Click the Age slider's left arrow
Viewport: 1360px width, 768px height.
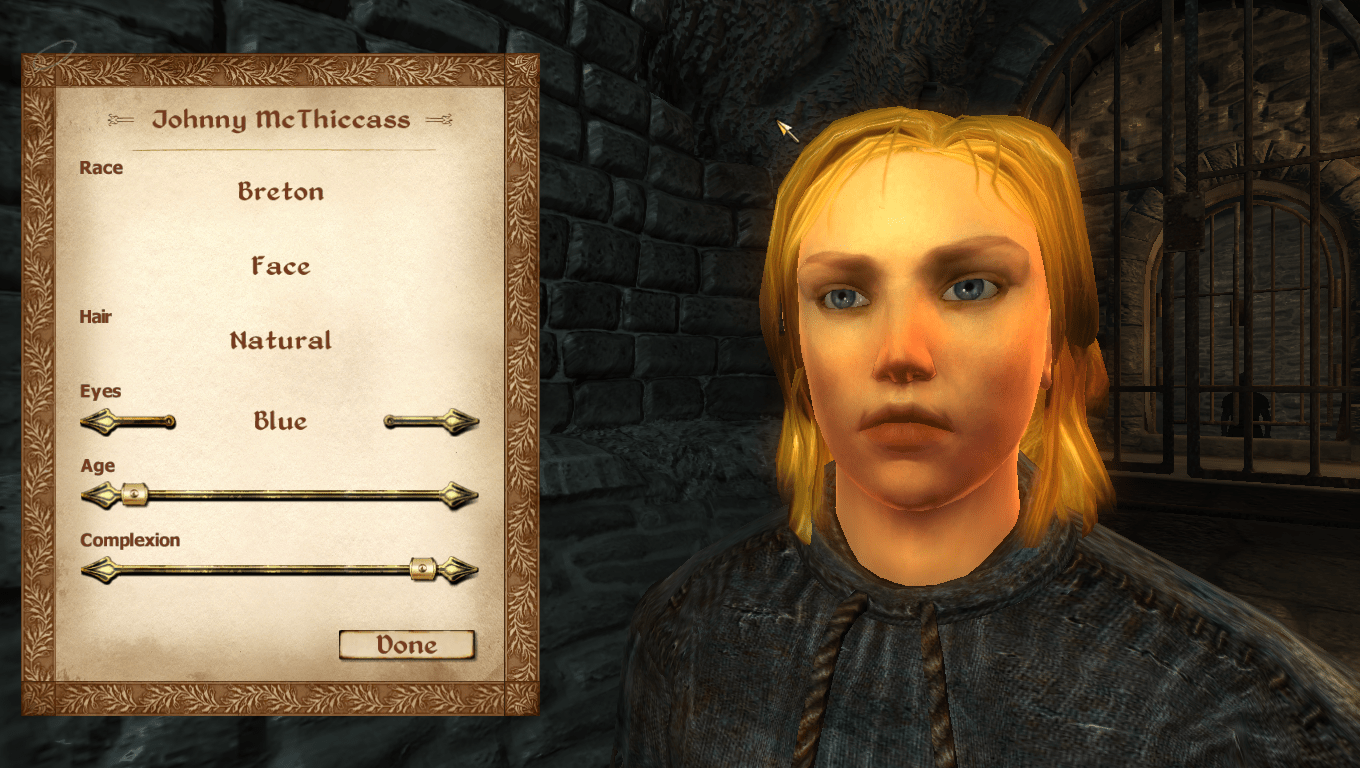pyautogui.click(x=98, y=494)
